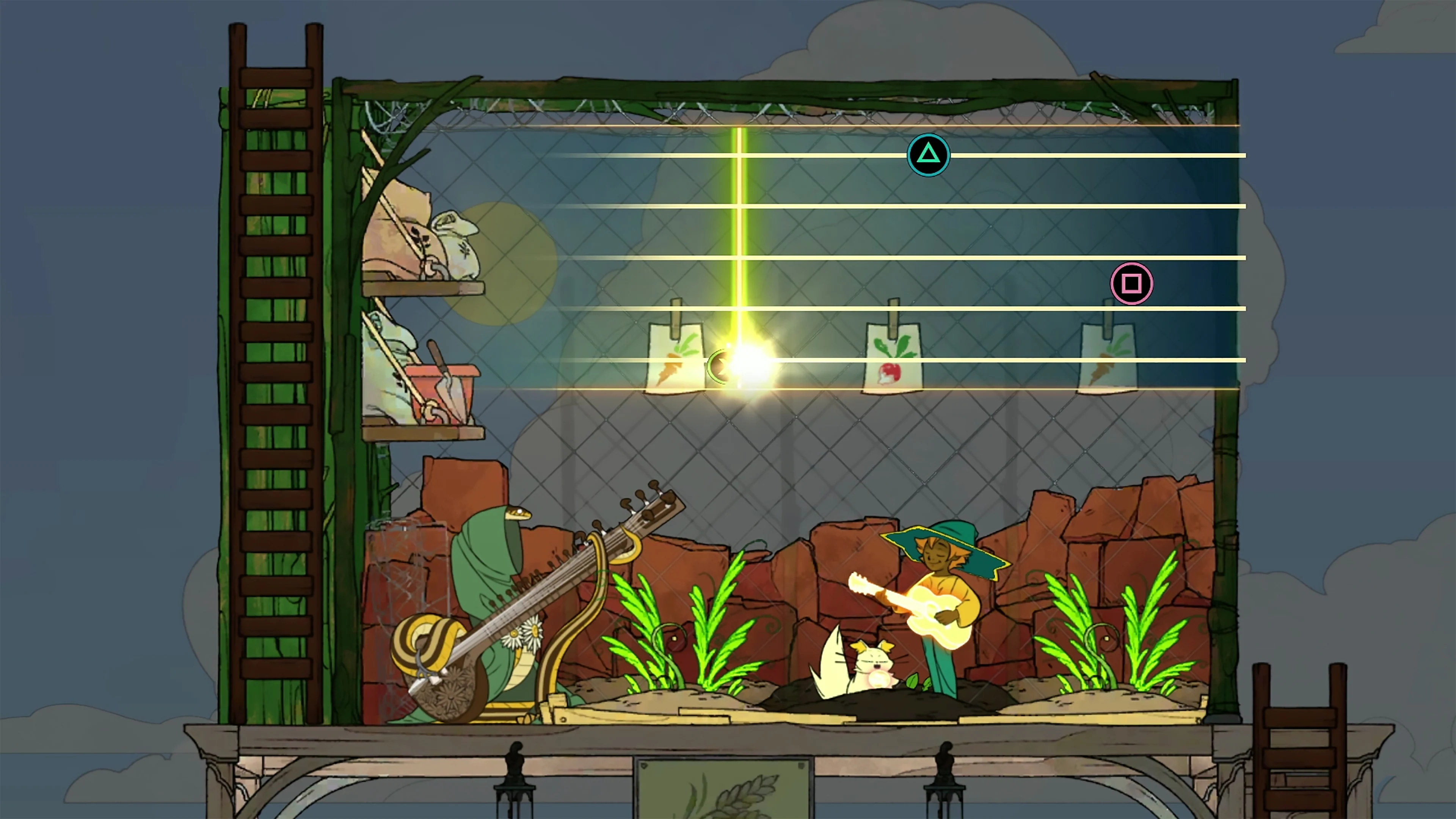Select the teal Triangle note marker
The image size is (1456, 819).
(929, 154)
